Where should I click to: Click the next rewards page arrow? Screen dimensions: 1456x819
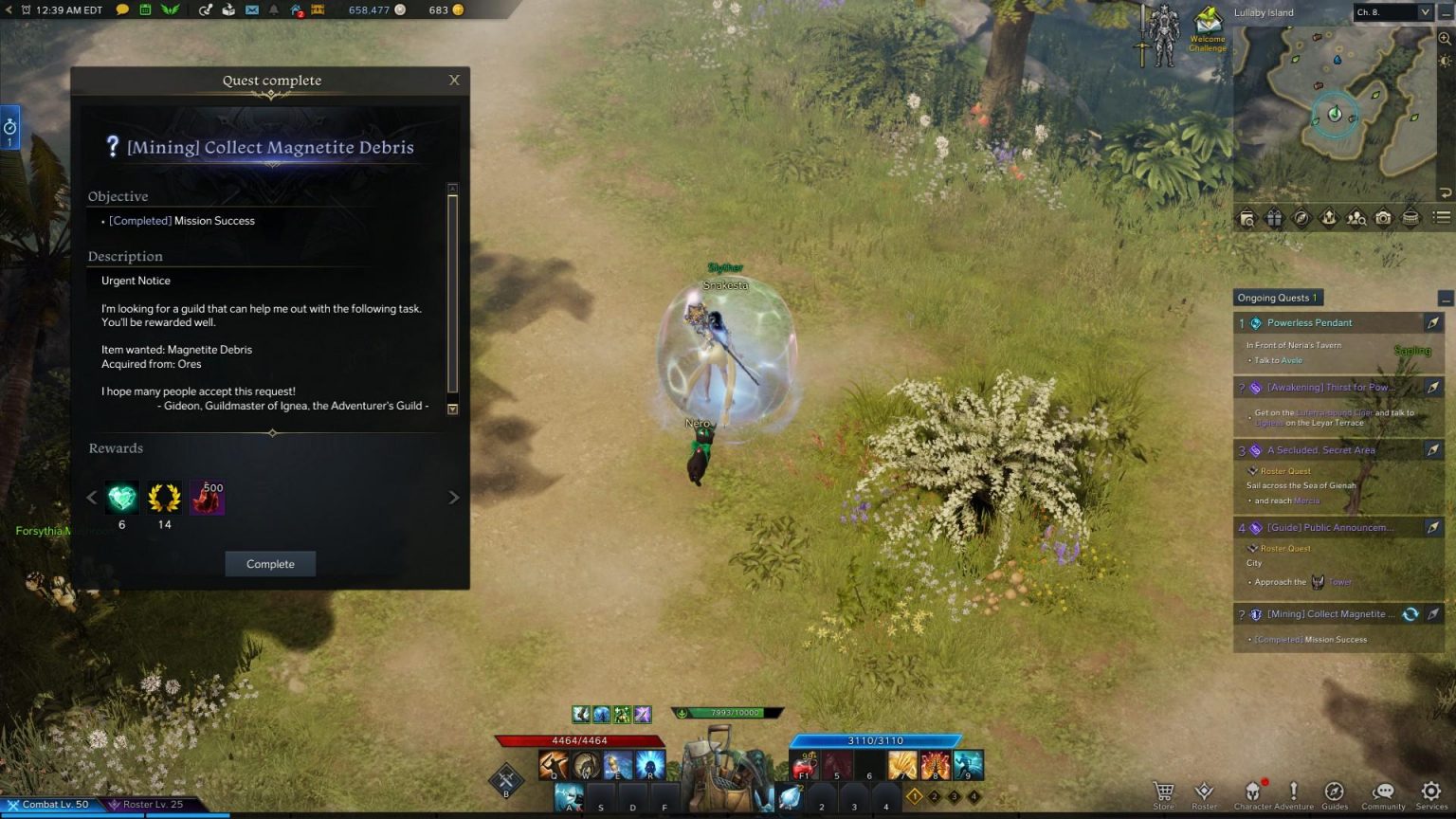[454, 497]
